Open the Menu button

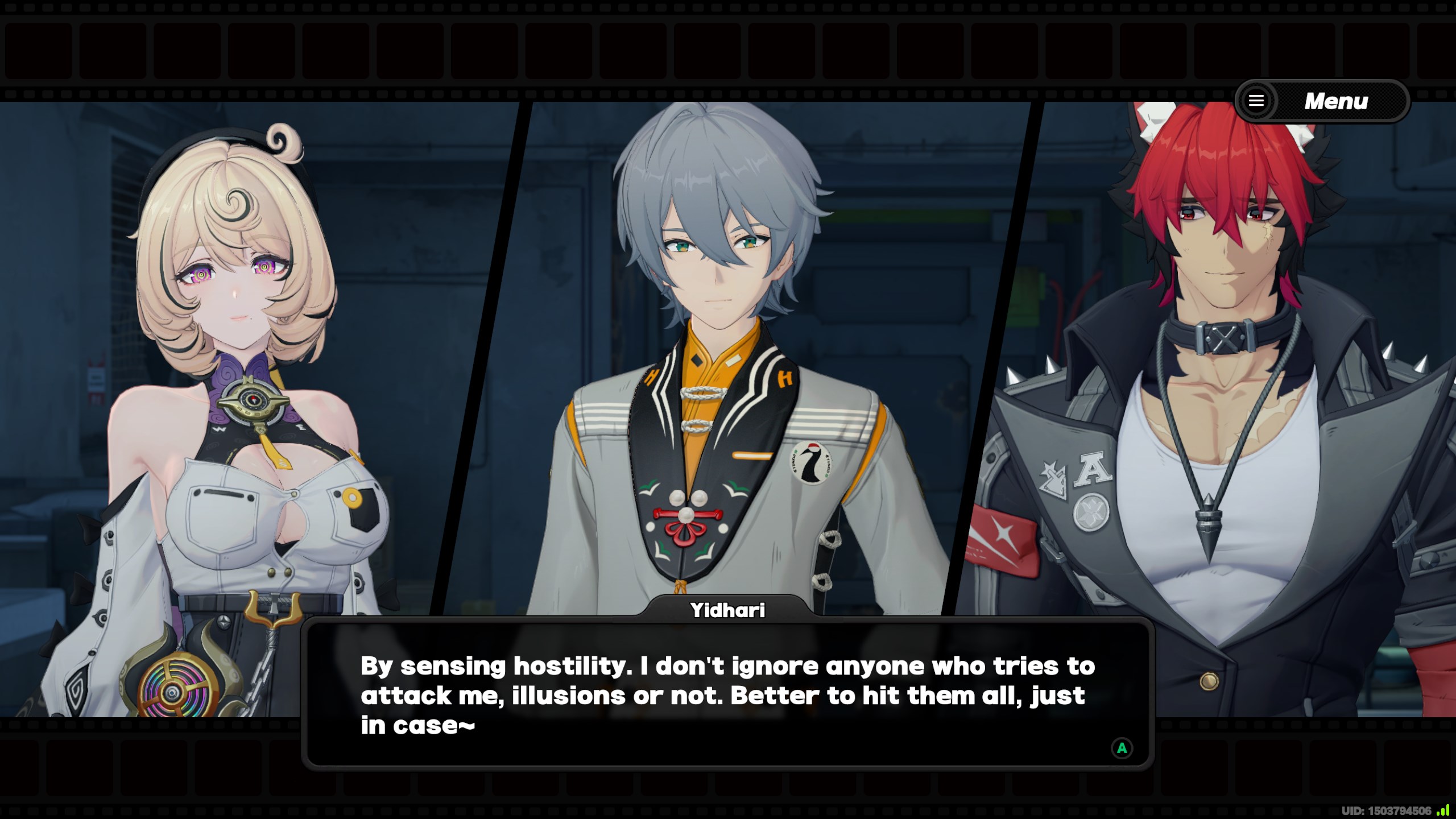click(x=1322, y=101)
